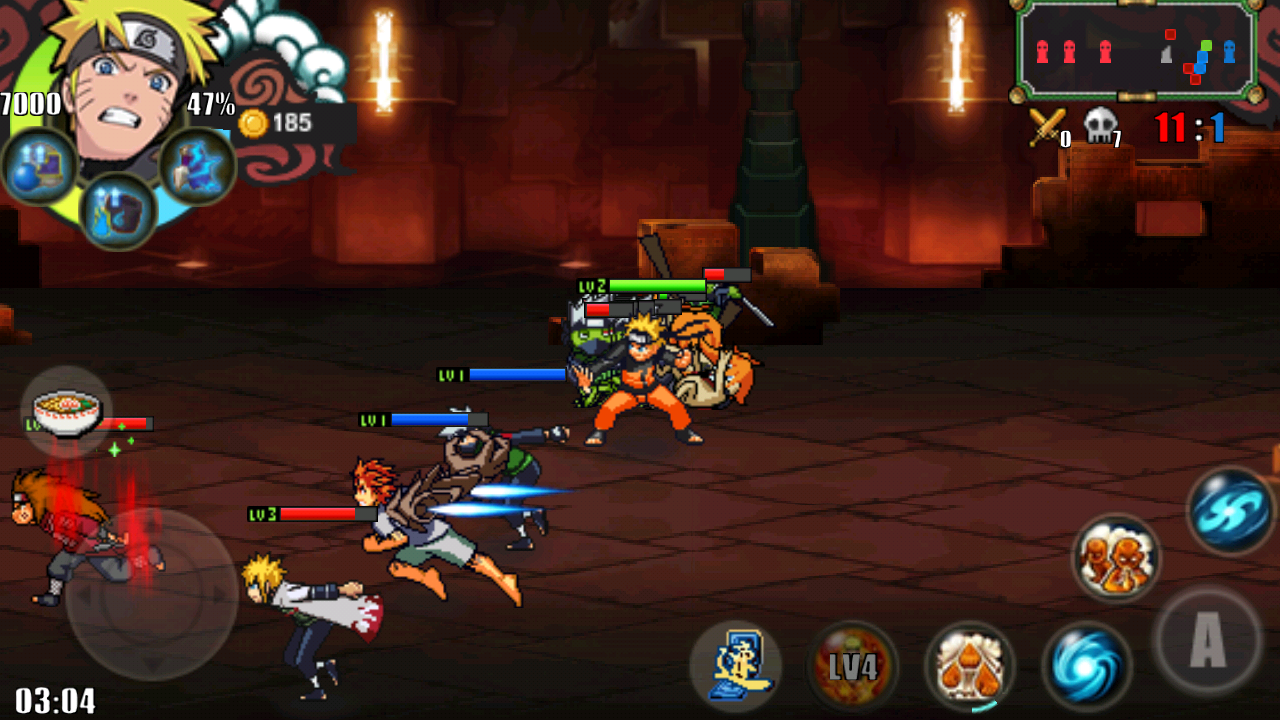
Task: Eat the ramen bowl healing item
Action: (x=67, y=411)
